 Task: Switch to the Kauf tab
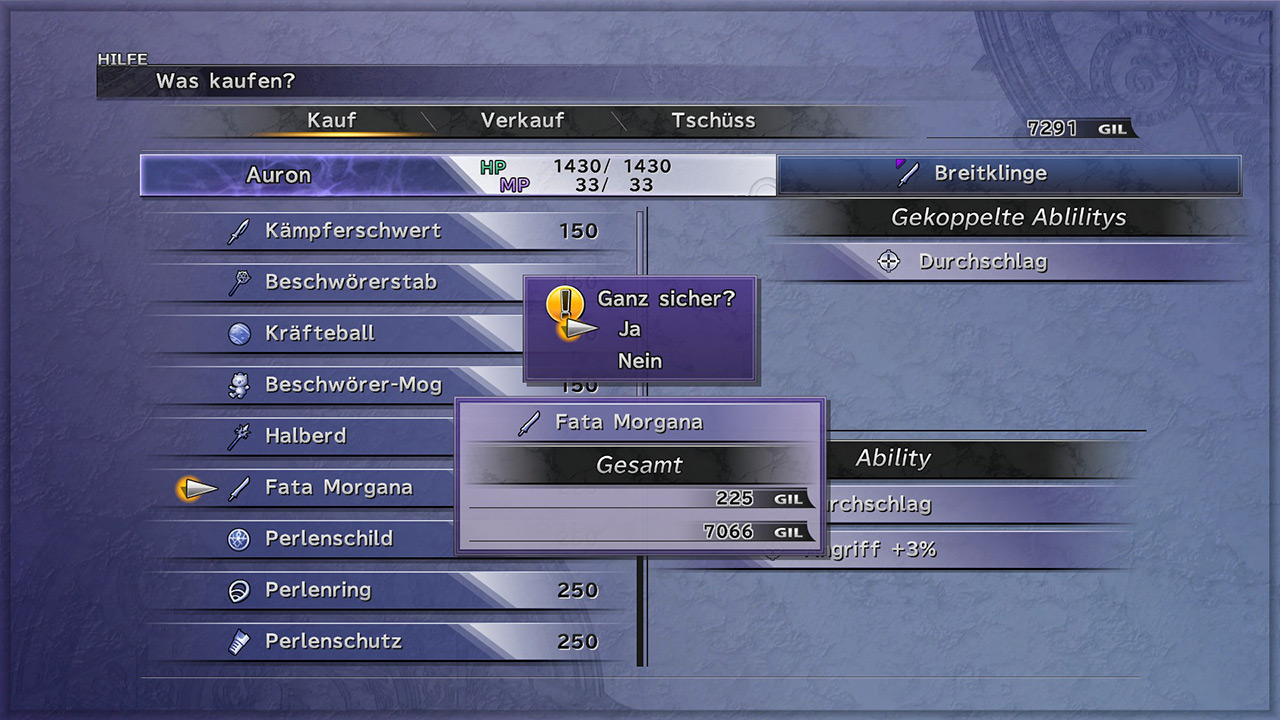pyautogui.click(x=332, y=121)
